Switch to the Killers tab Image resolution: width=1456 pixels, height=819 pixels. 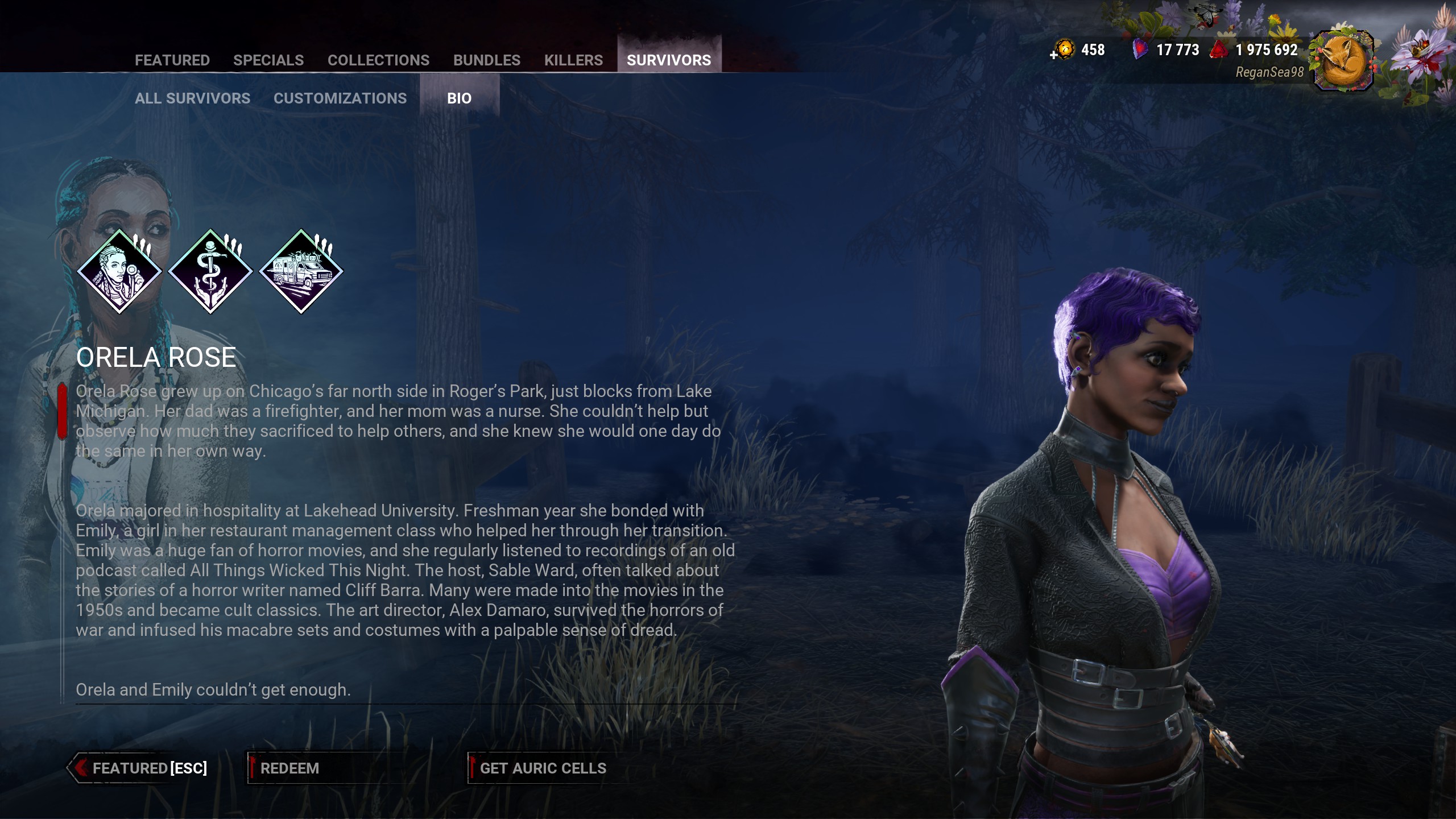click(573, 60)
